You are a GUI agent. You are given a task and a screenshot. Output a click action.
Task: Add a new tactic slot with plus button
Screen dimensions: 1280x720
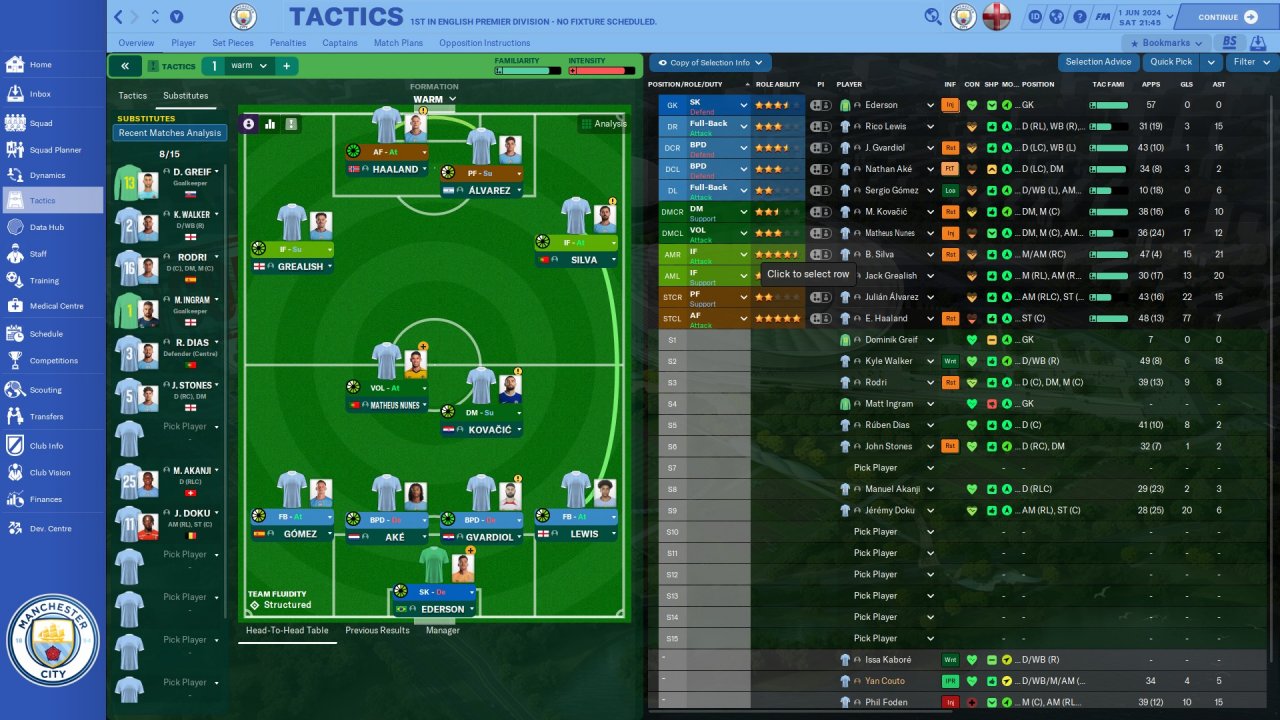pos(286,66)
